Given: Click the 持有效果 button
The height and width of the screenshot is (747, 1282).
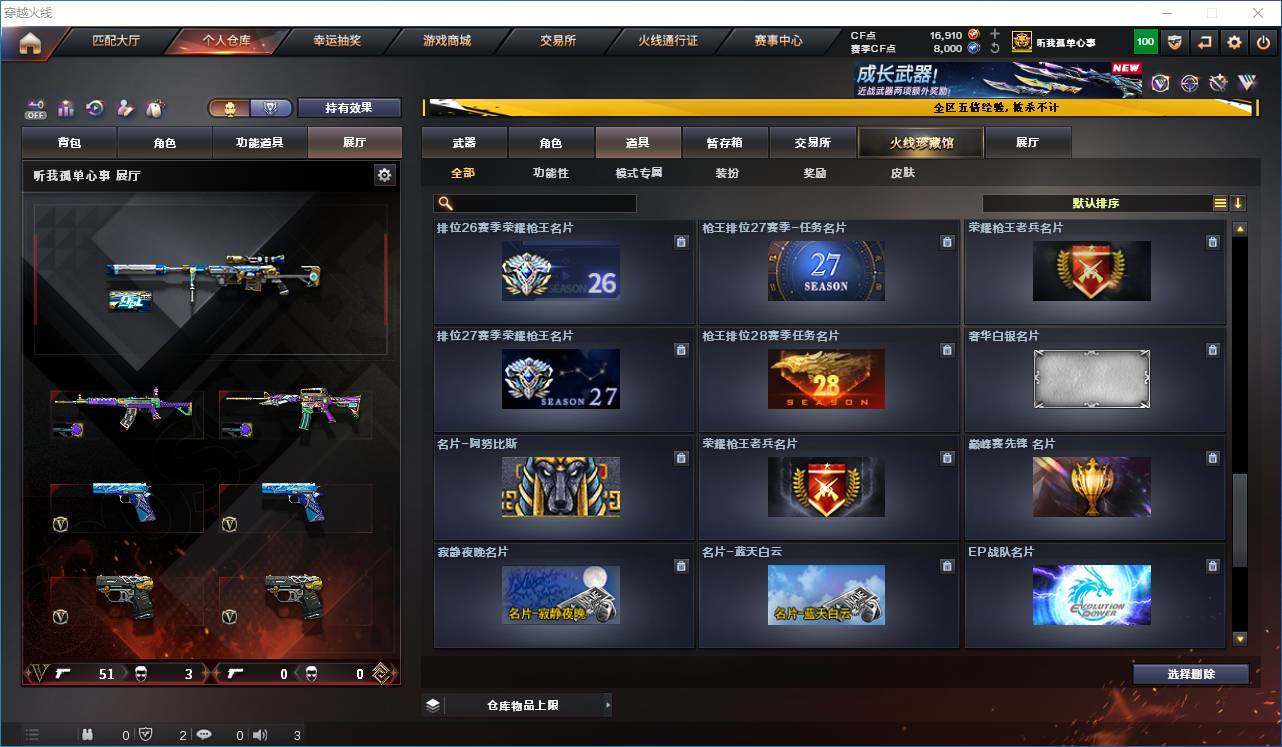Looking at the screenshot, I should point(348,107).
